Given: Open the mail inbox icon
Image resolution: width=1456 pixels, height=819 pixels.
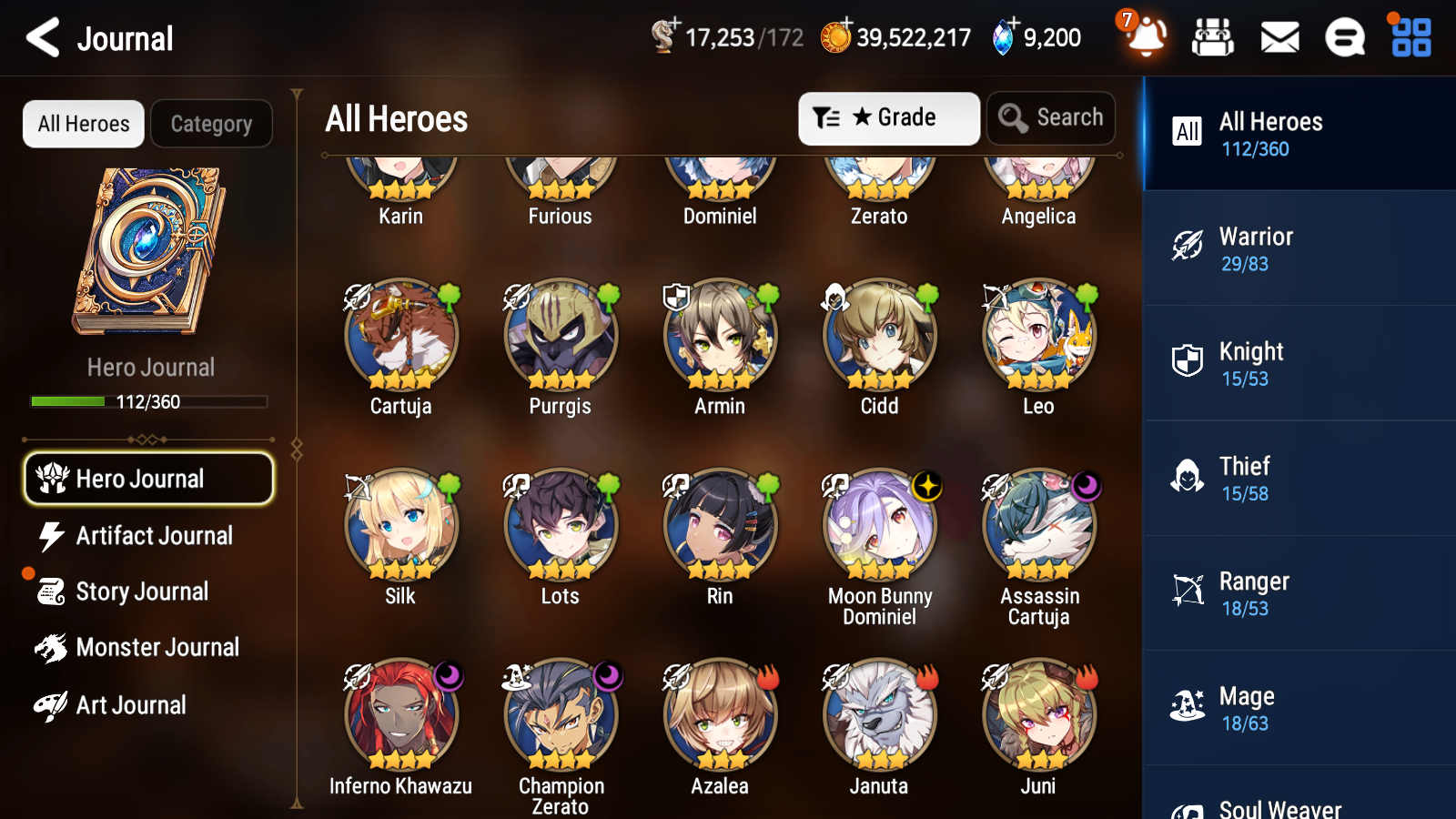Looking at the screenshot, I should point(1279,38).
